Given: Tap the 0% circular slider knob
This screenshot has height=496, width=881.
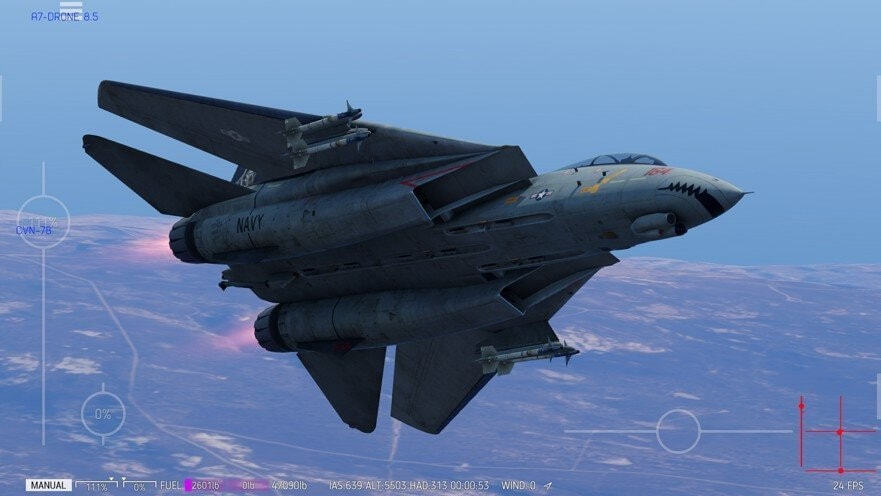Looking at the screenshot, I should [x=103, y=413].
